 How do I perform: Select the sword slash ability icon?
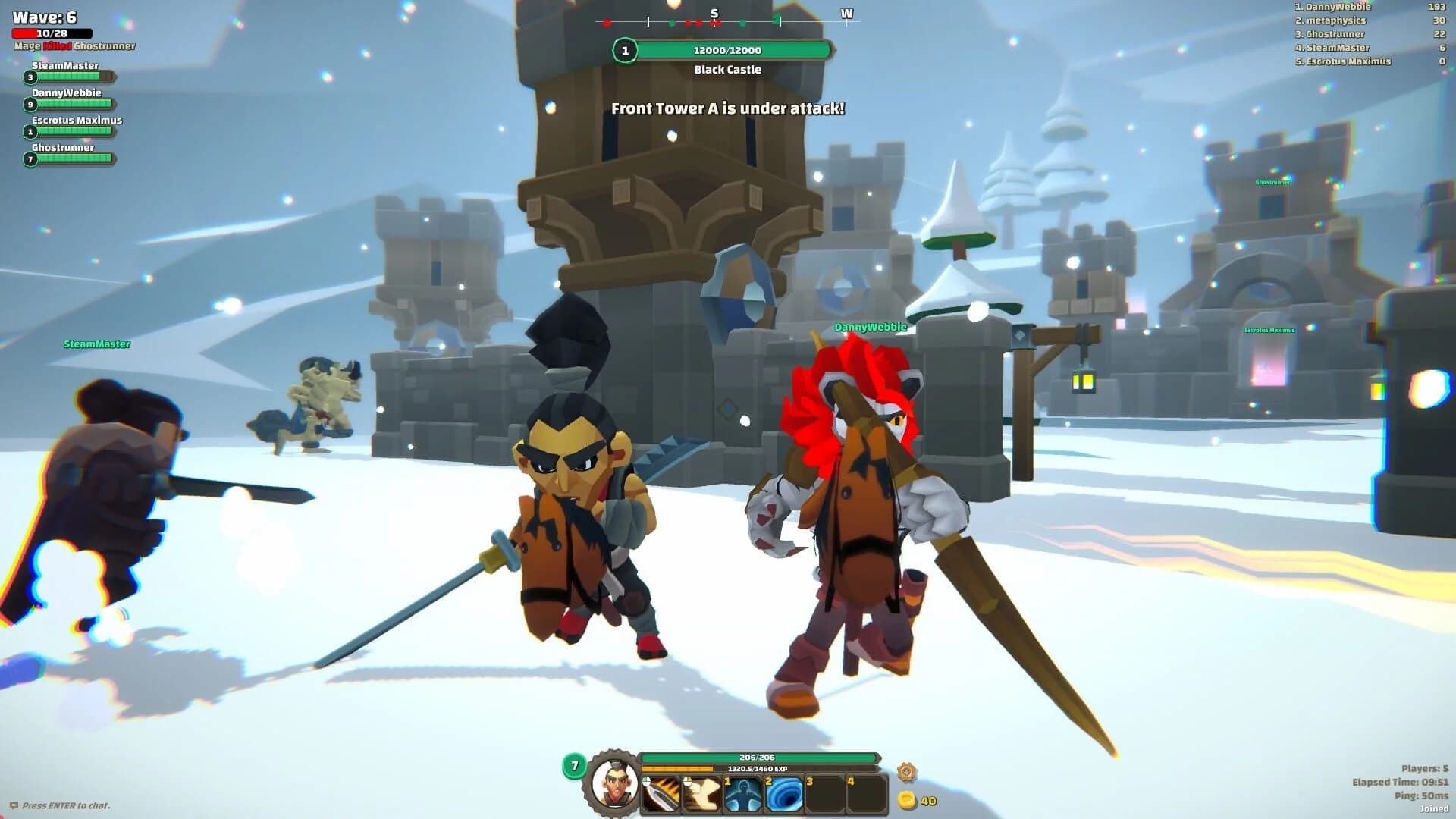pos(660,792)
